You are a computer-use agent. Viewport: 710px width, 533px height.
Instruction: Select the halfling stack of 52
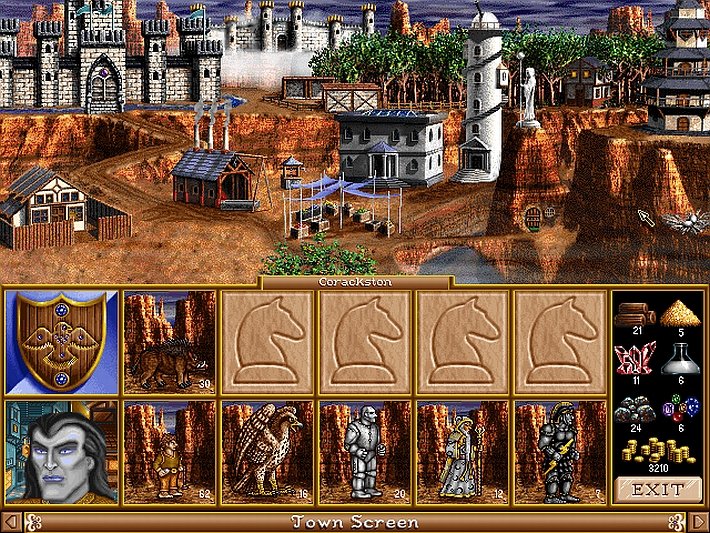click(x=169, y=451)
